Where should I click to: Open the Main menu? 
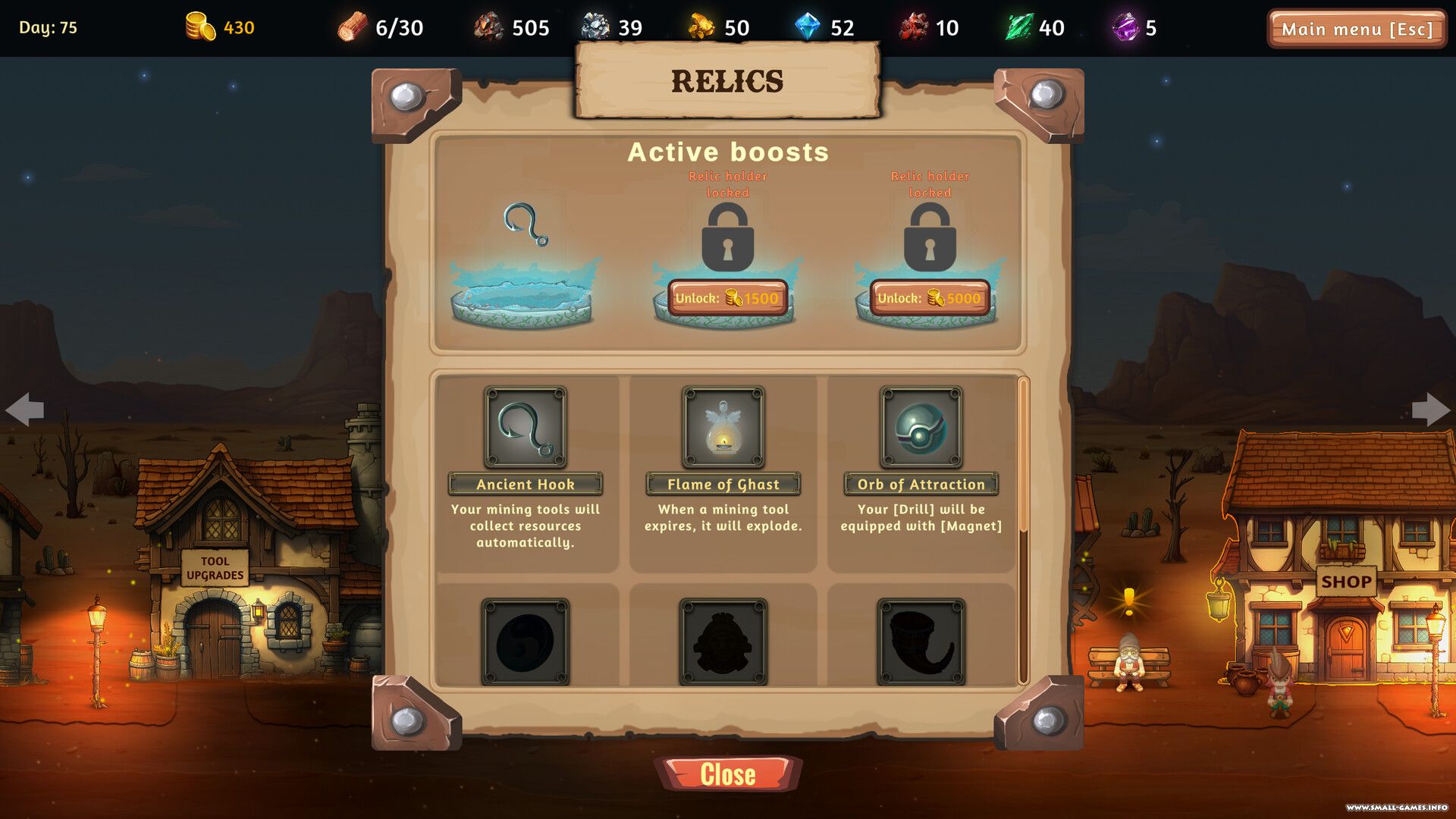click(1357, 29)
